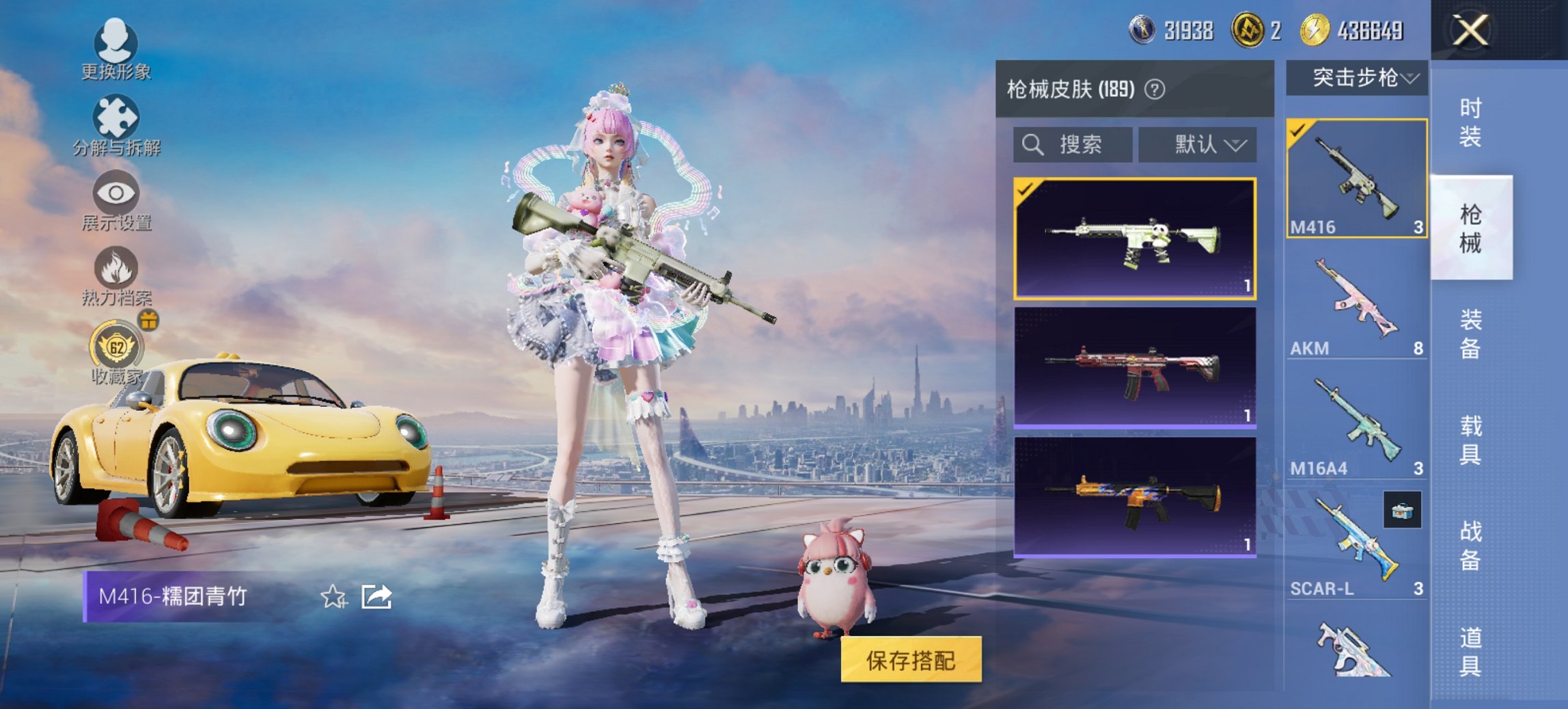Screen dimensions: 1568x709
Task: Expand the chevron next to 默认 filter
Action: (x=1237, y=144)
